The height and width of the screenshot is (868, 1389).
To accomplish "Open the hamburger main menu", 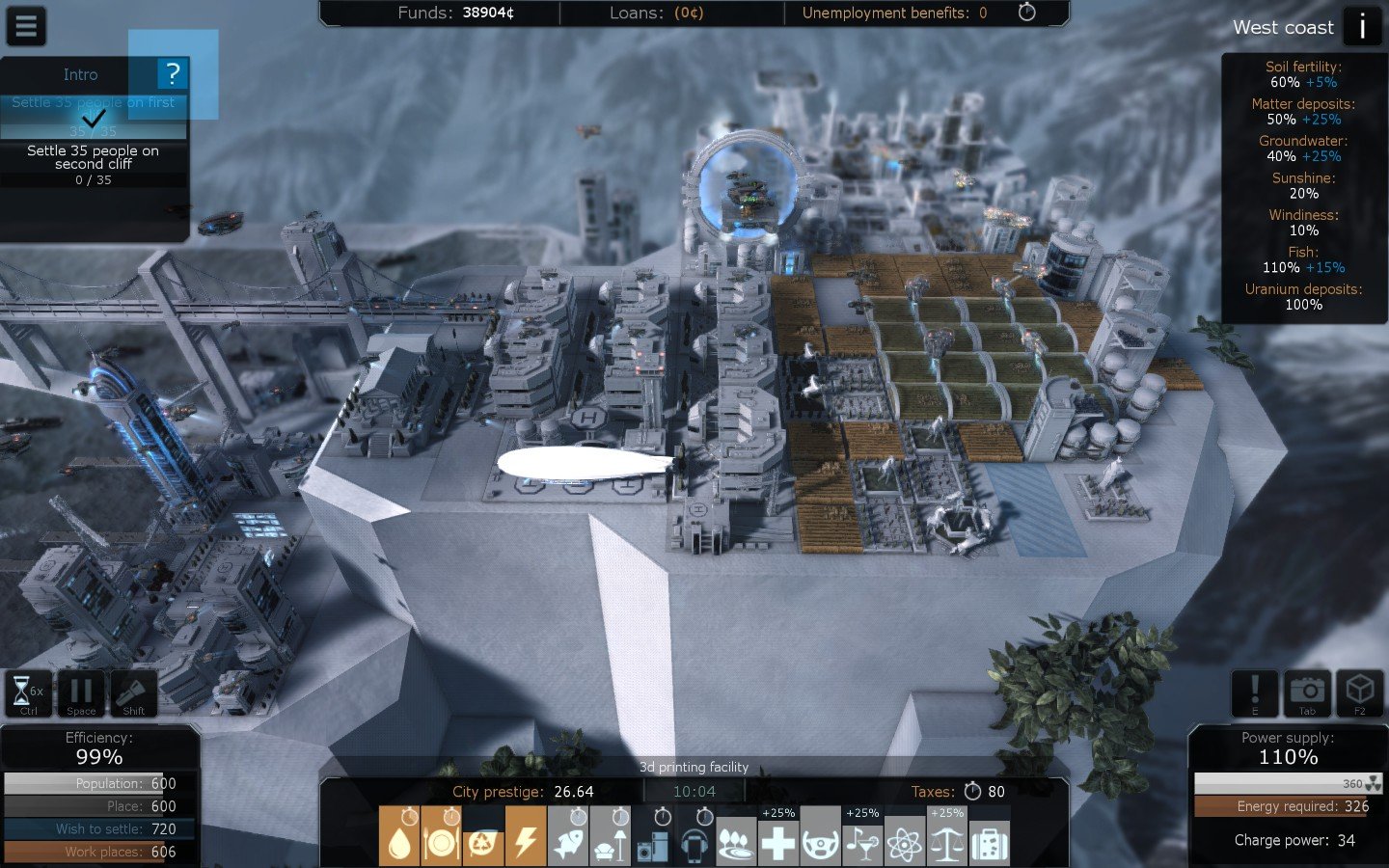I will (26, 26).
